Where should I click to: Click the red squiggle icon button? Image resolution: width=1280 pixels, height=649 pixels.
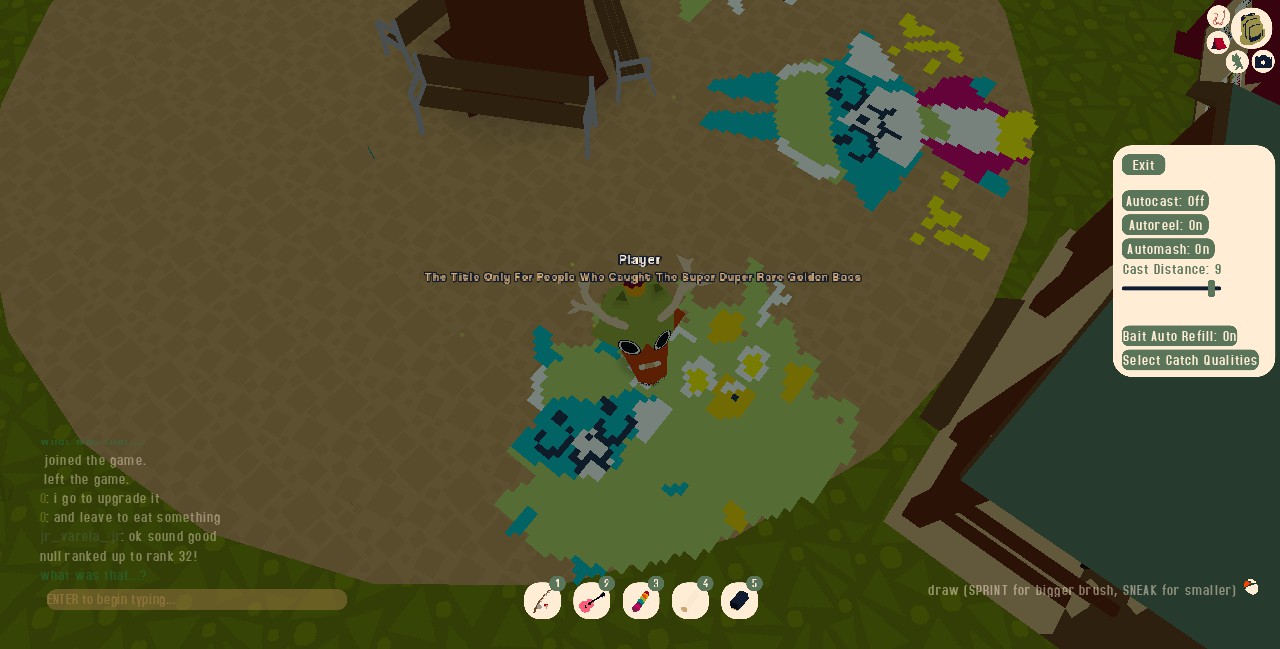1218,16
